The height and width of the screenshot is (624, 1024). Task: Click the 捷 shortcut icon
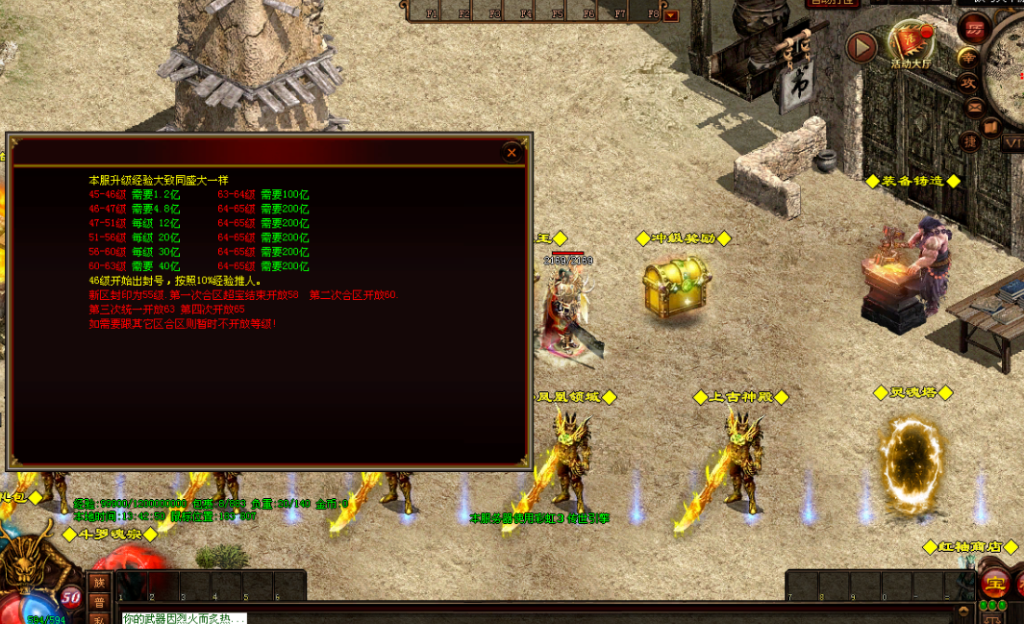coord(969,141)
